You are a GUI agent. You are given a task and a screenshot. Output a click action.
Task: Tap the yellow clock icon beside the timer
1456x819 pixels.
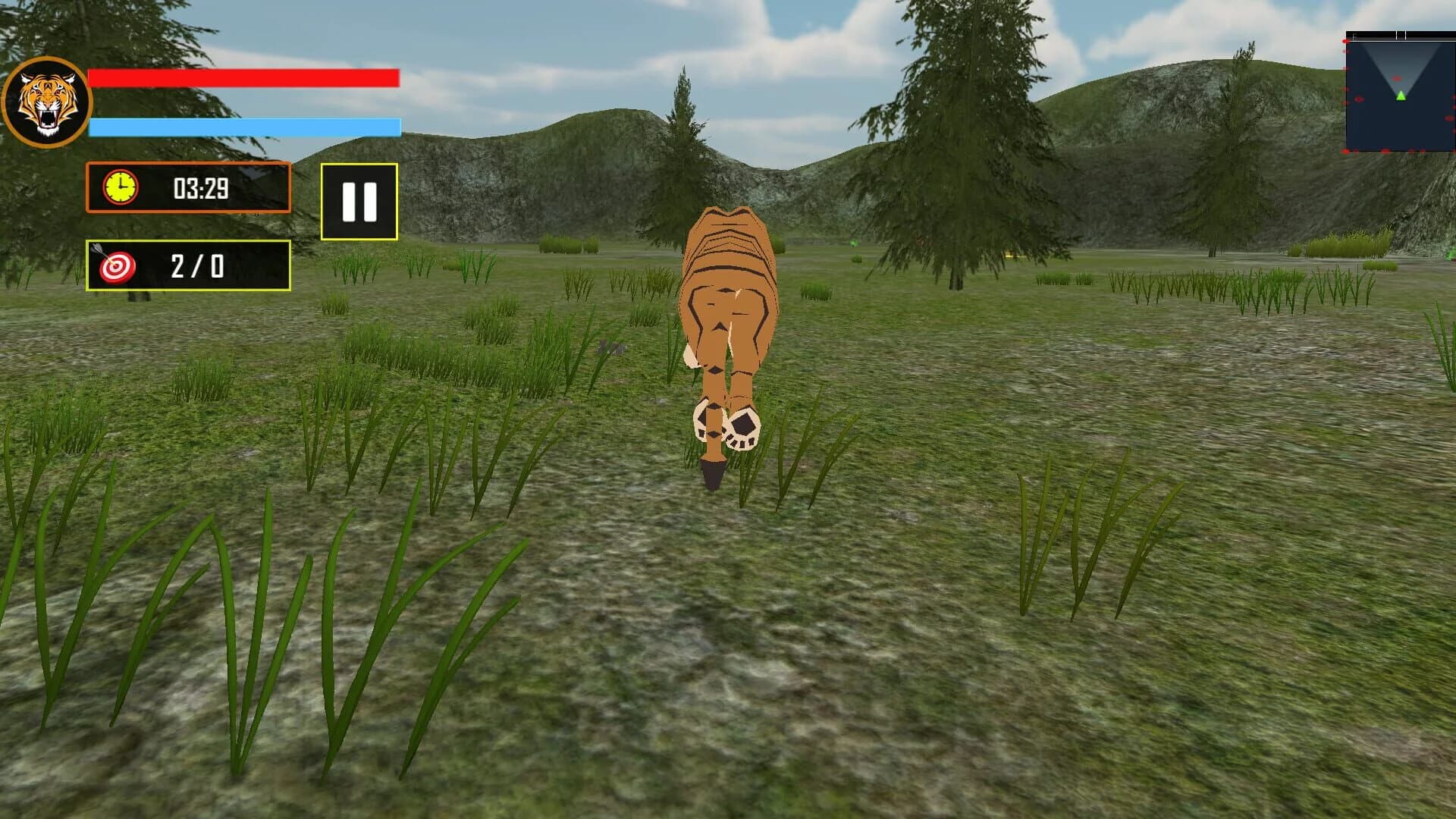[x=121, y=189]
